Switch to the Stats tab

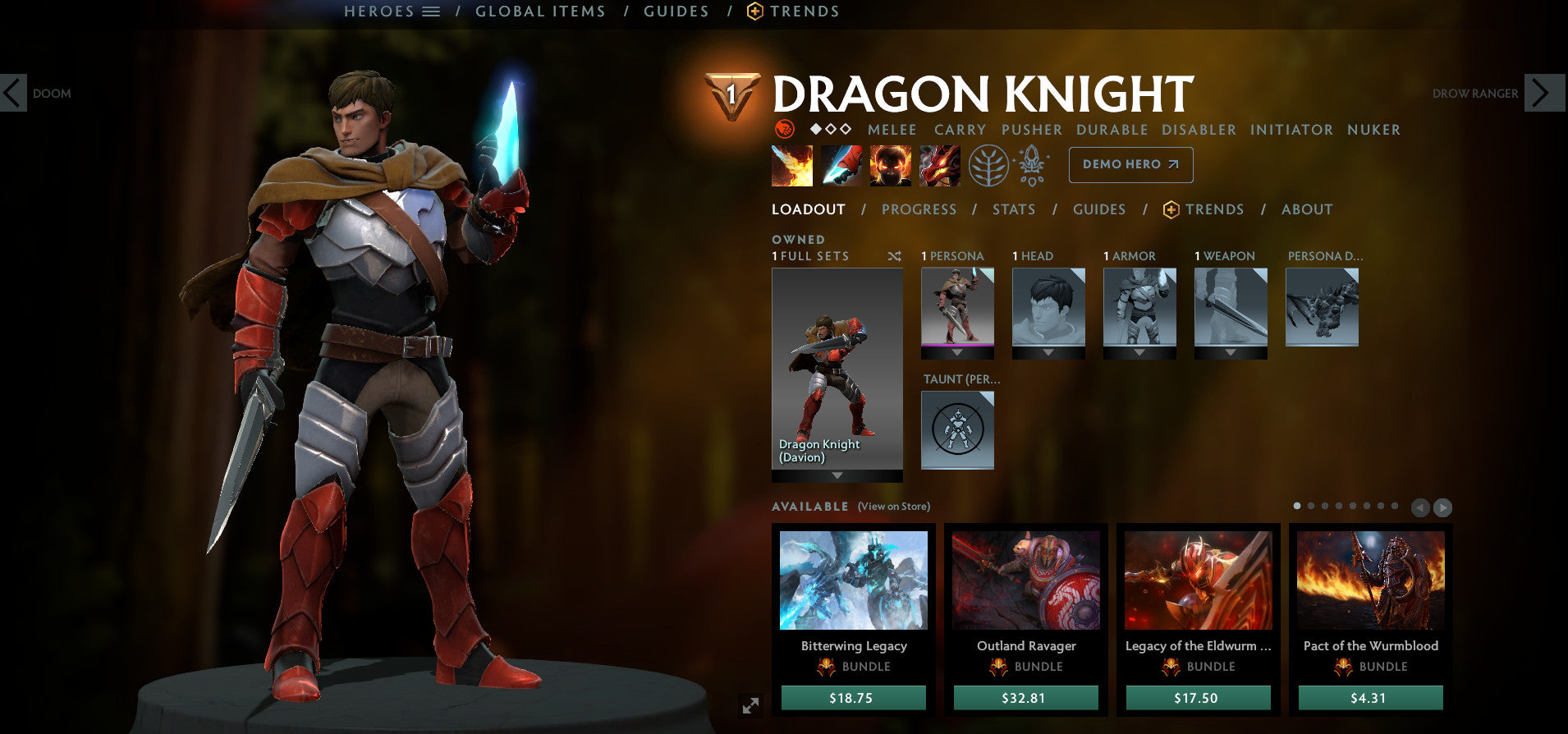pyautogui.click(x=1014, y=209)
